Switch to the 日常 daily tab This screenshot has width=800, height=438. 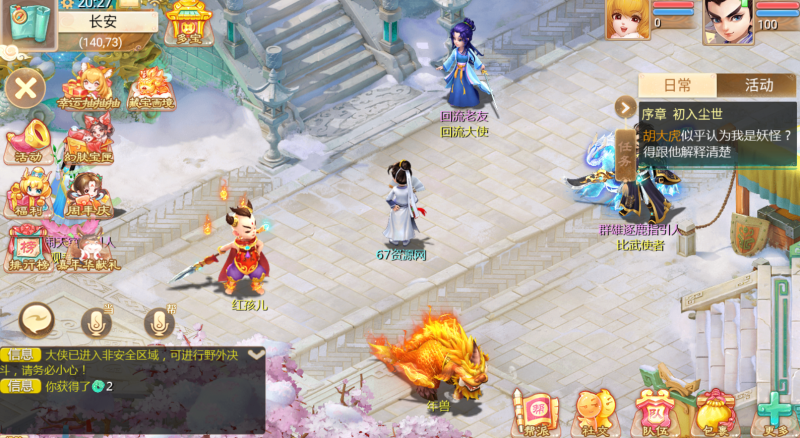click(x=677, y=85)
